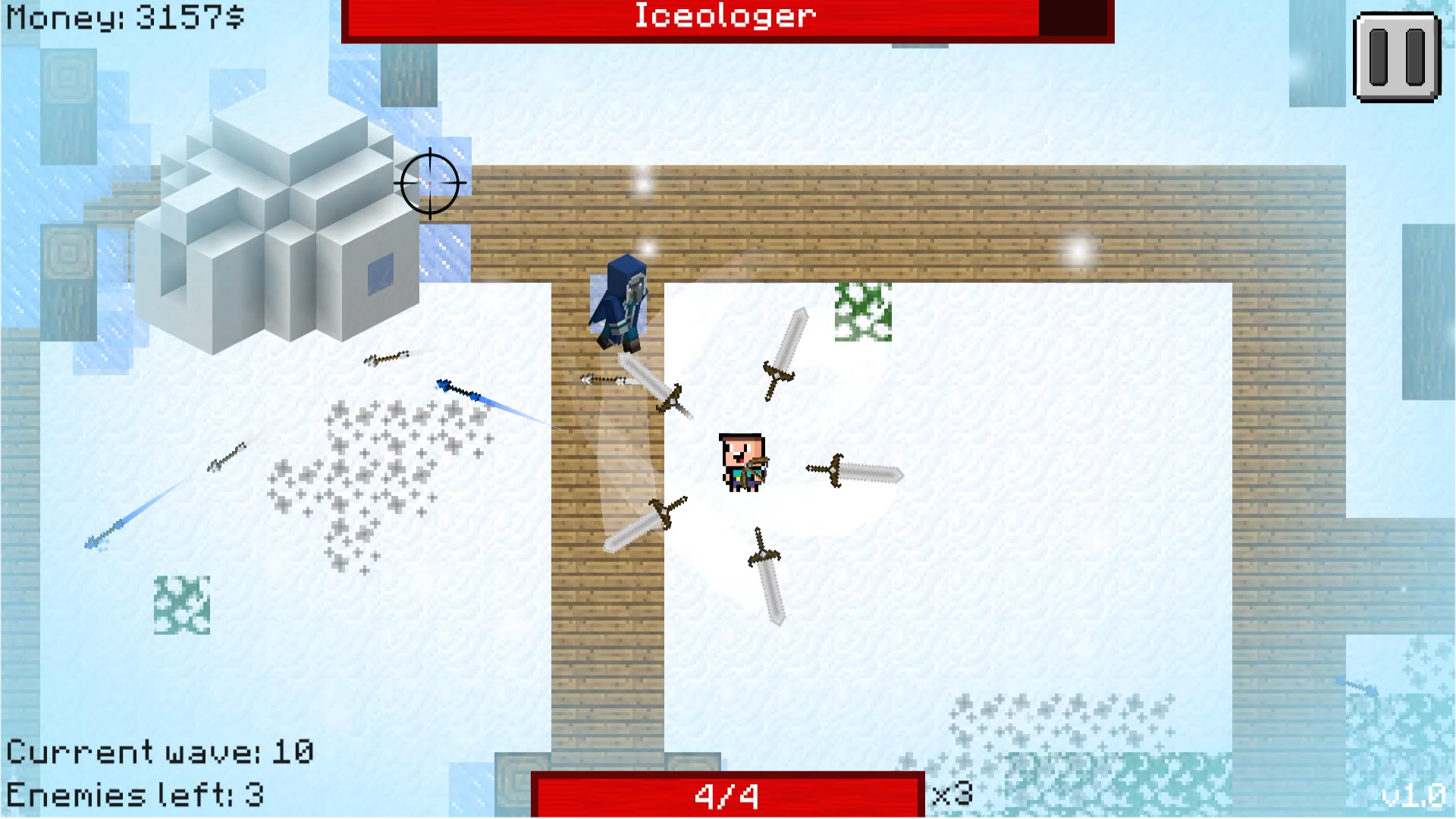The width and height of the screenshot is (1456, 819).
Task: Click the x3 multiplier label beside ammo bar
Action: [952, 794]
